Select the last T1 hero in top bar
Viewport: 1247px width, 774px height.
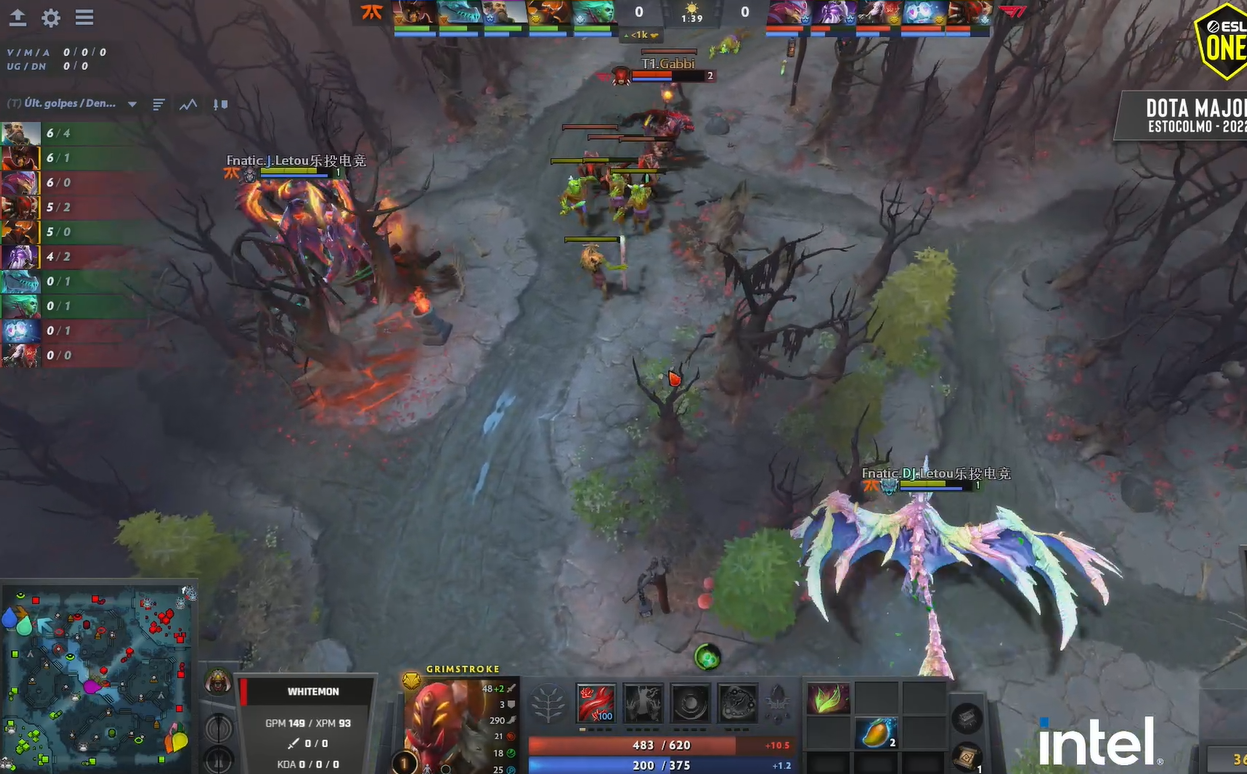click(x=969, y=13)
